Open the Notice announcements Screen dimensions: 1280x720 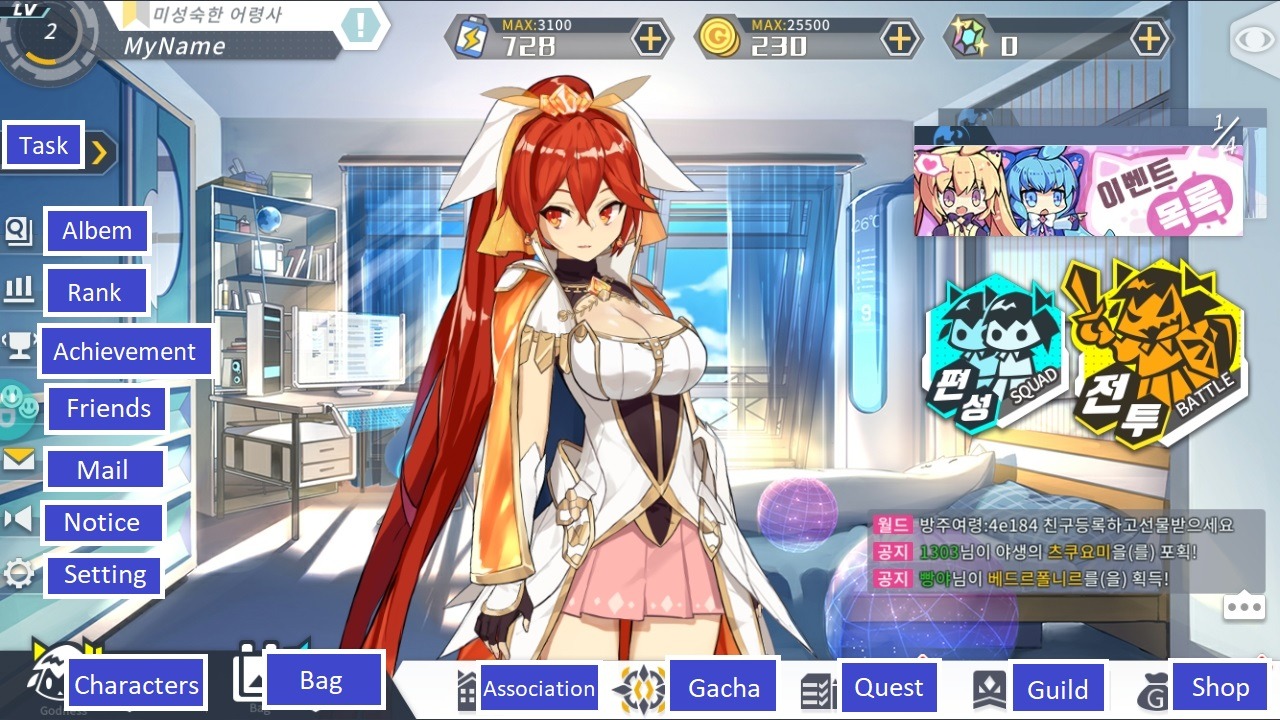point(101,522)
